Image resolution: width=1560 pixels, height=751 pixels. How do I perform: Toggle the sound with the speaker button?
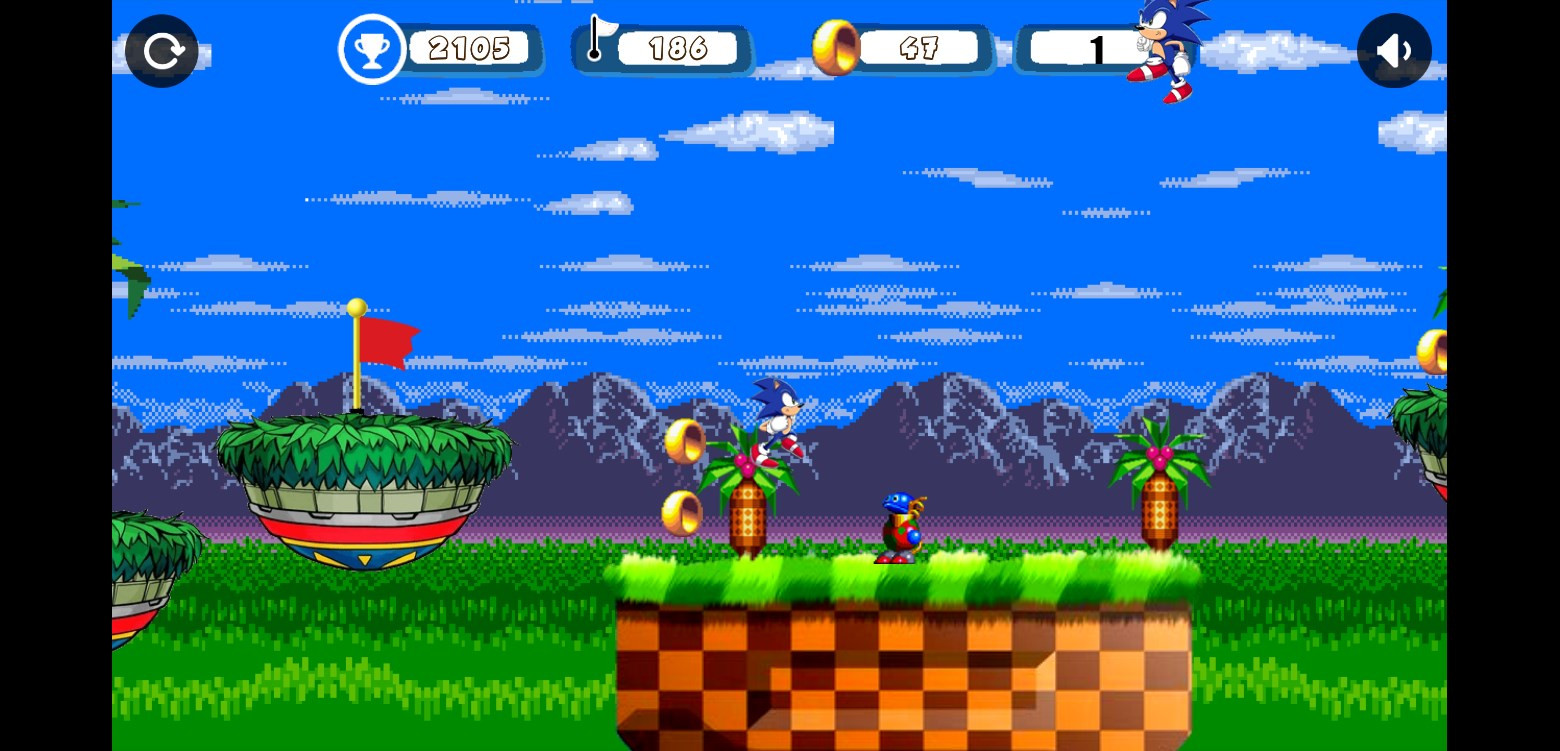pos(1394,51)
